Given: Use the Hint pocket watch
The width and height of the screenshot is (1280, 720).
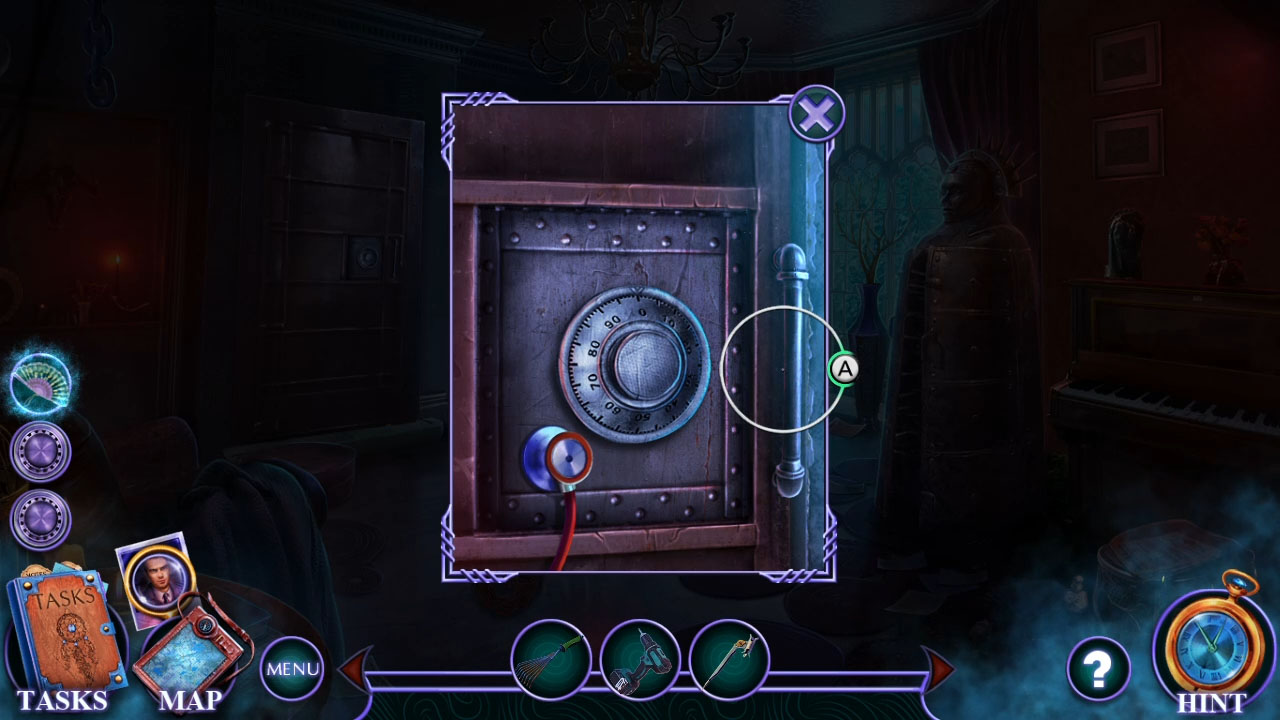Looking at the screenshot, I should [1212, 650].
